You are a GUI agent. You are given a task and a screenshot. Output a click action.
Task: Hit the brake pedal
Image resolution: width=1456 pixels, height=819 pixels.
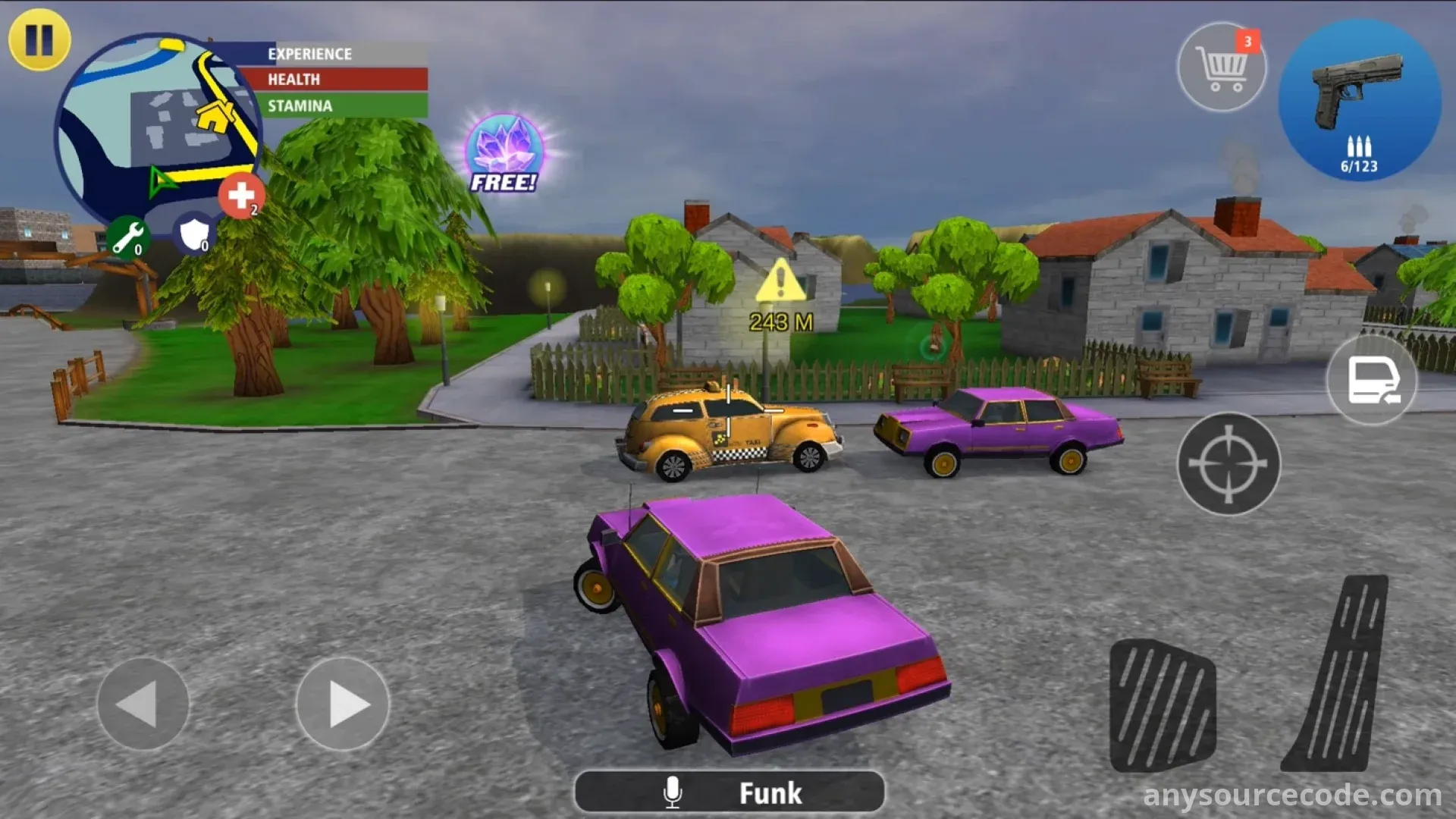click(x=1163, y=705)
